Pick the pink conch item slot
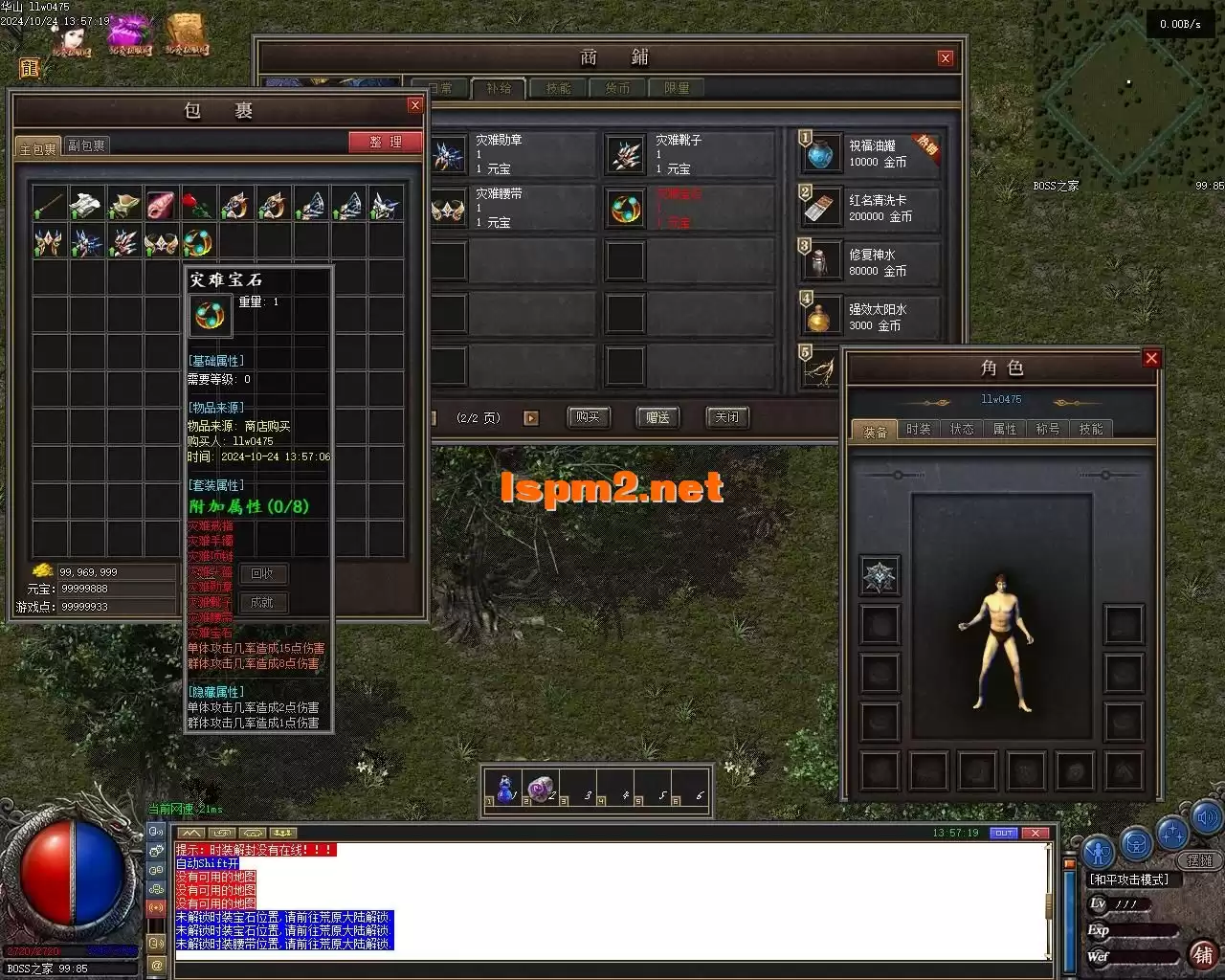Viewport: 1225px width, 980px height. pos(161,203)
